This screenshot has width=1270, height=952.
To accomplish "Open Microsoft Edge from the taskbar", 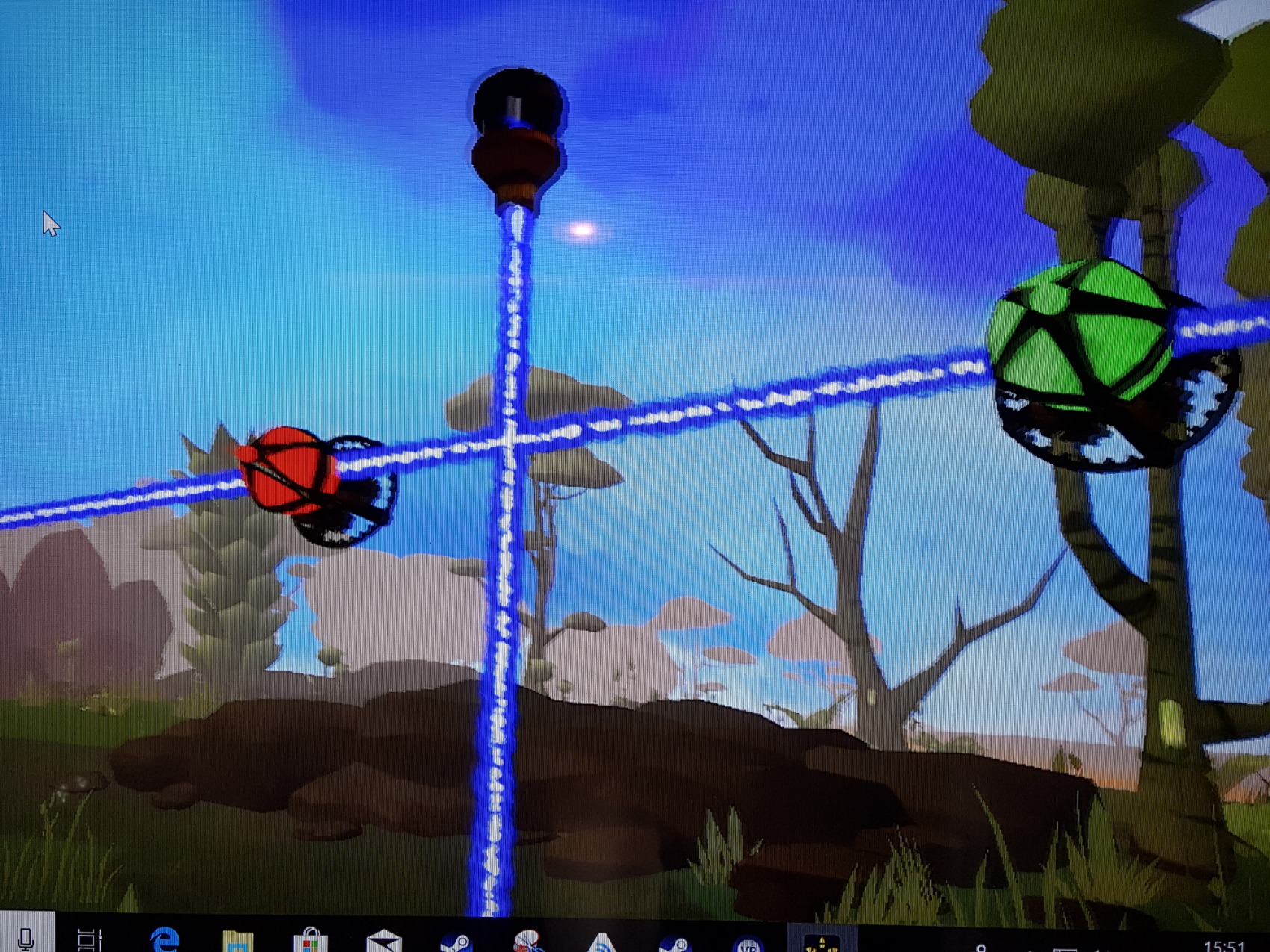I will [164, 939].
